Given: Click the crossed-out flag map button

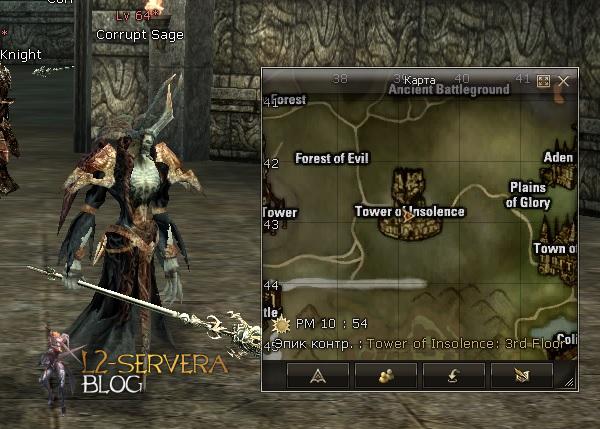Looking at the screenshot, I should pyautogui.click(x=521, y=375).
